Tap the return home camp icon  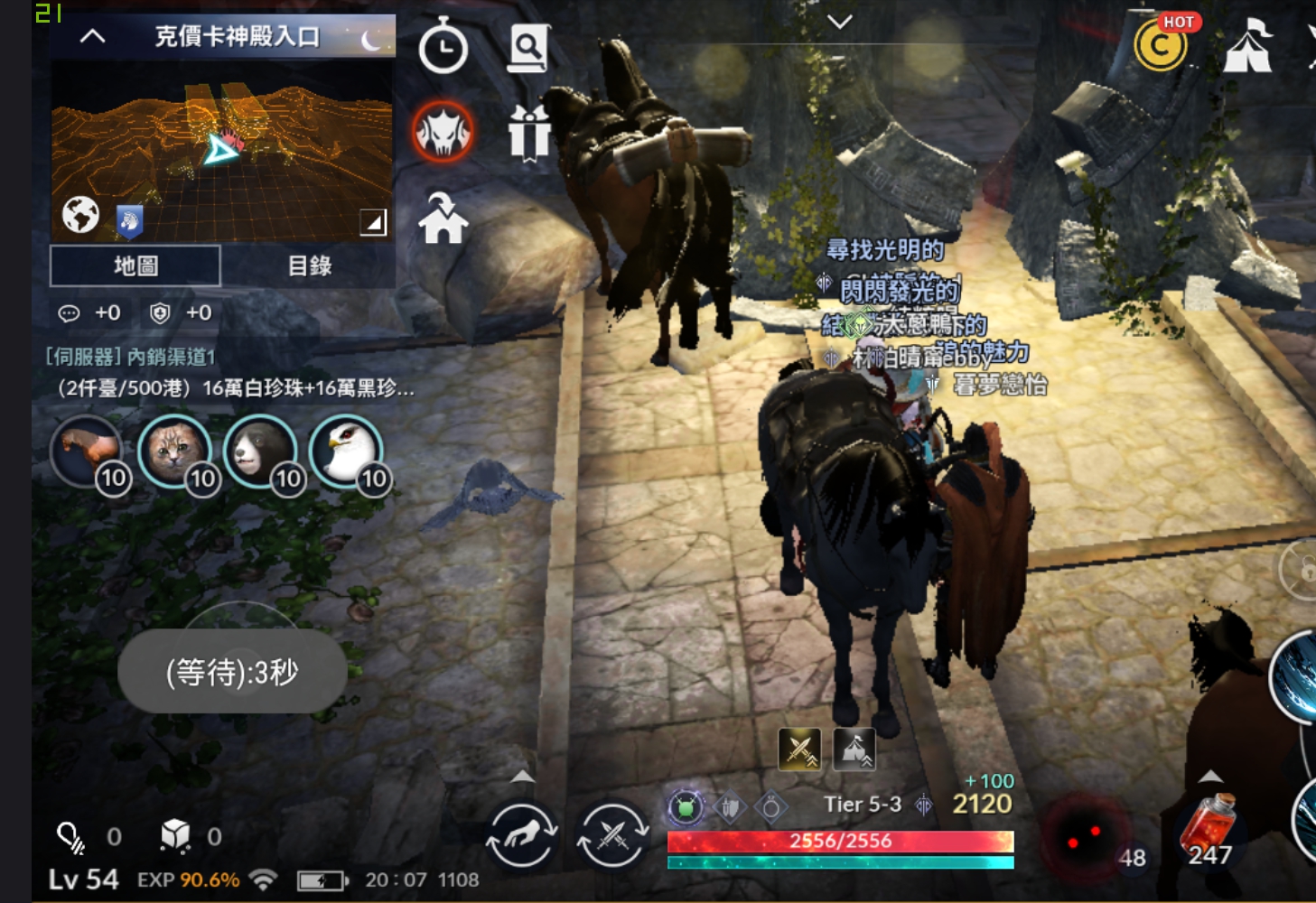(443, 219)
